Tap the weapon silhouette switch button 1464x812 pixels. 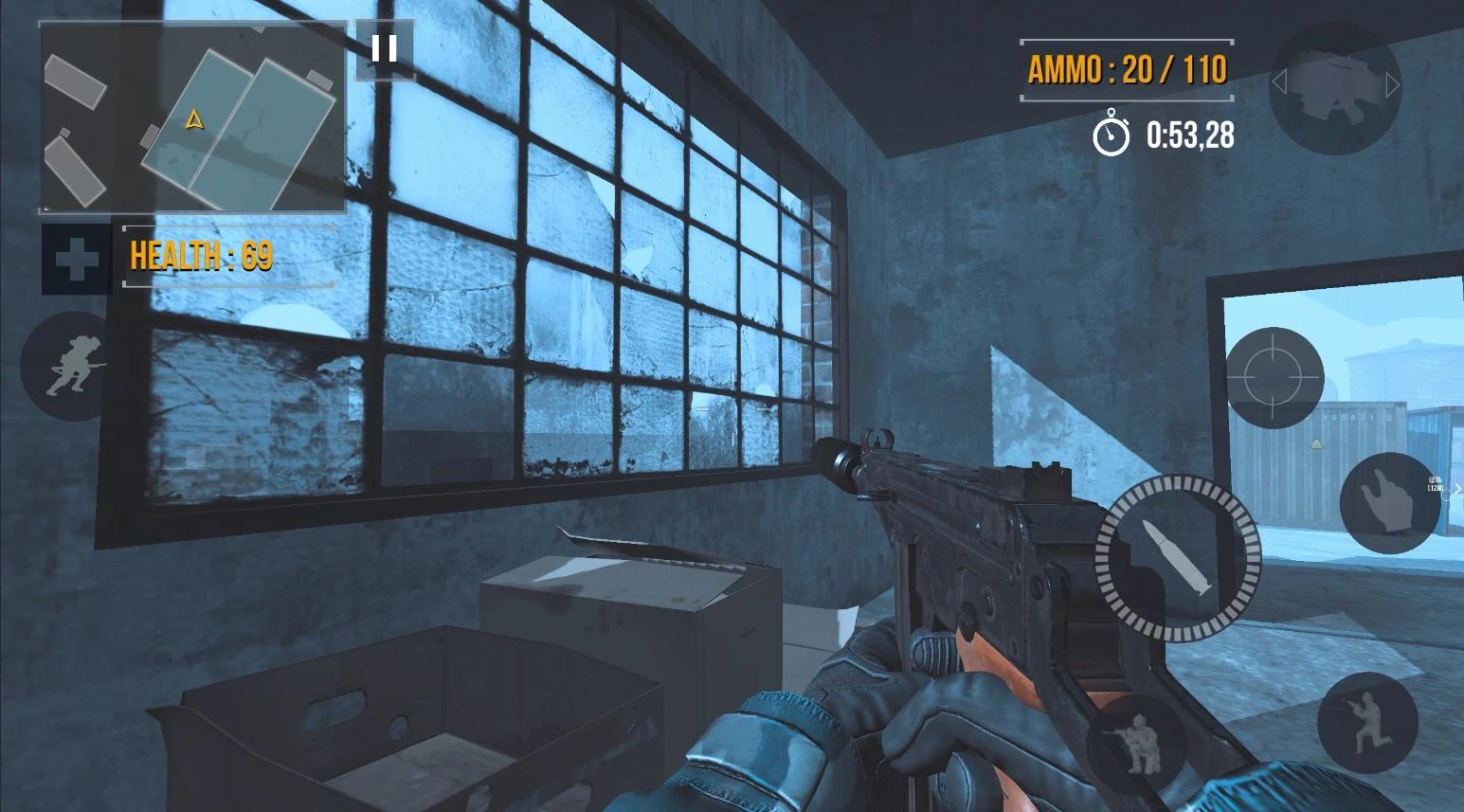point(1334,84)
